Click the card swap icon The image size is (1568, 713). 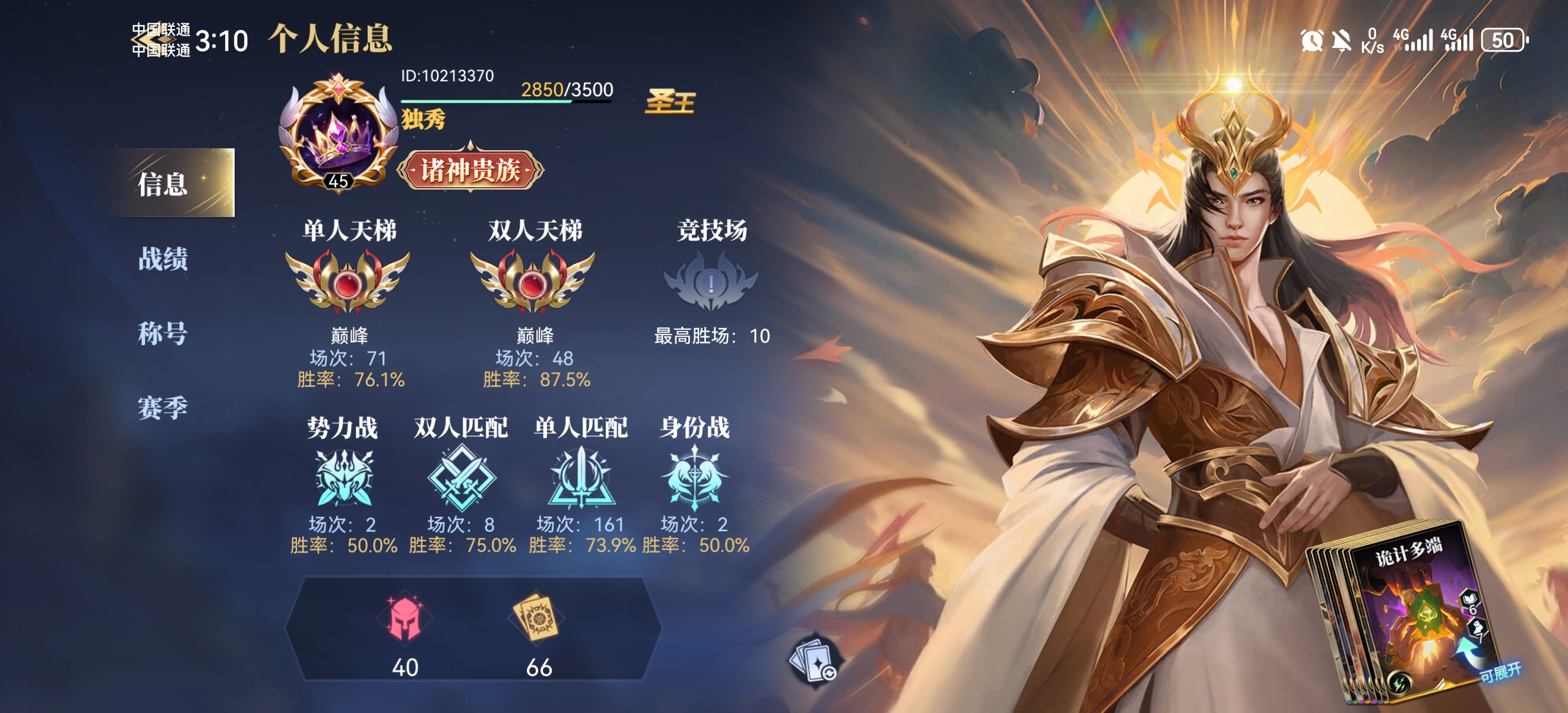815,661
